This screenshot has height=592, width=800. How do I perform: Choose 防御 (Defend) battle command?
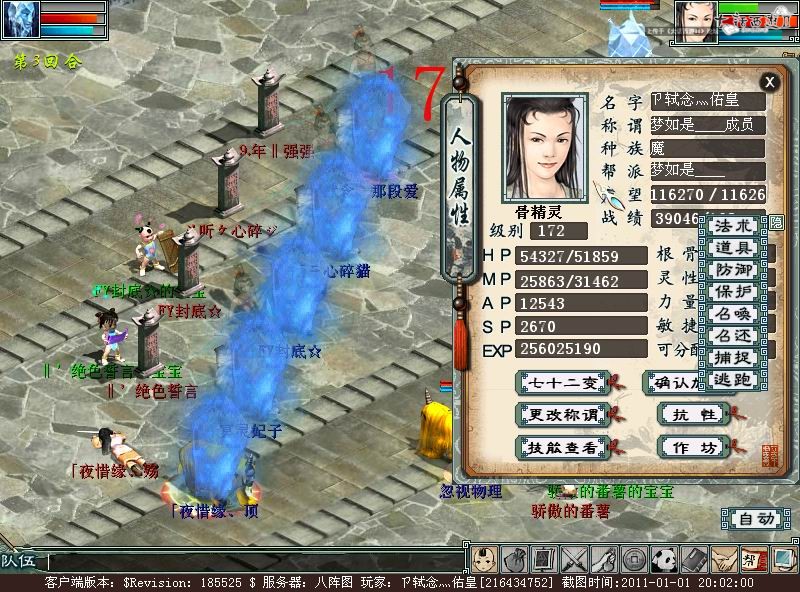click(733, 269)
